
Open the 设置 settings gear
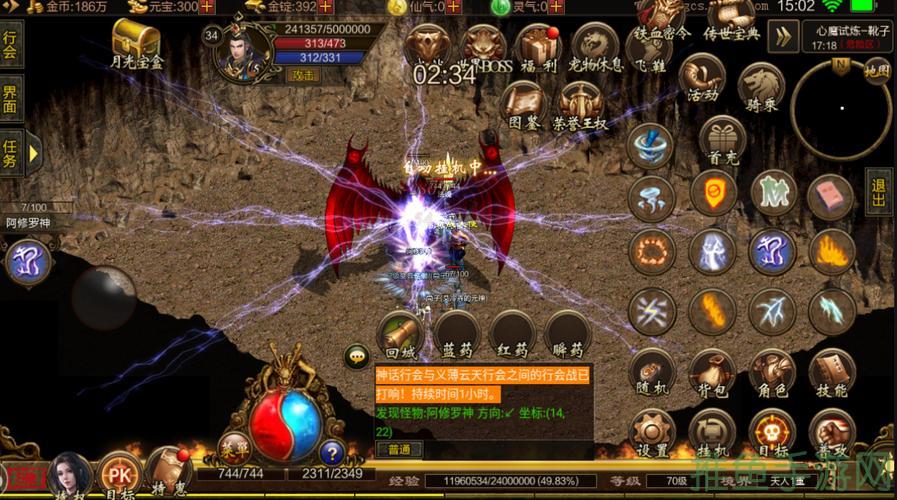[652, 433]
